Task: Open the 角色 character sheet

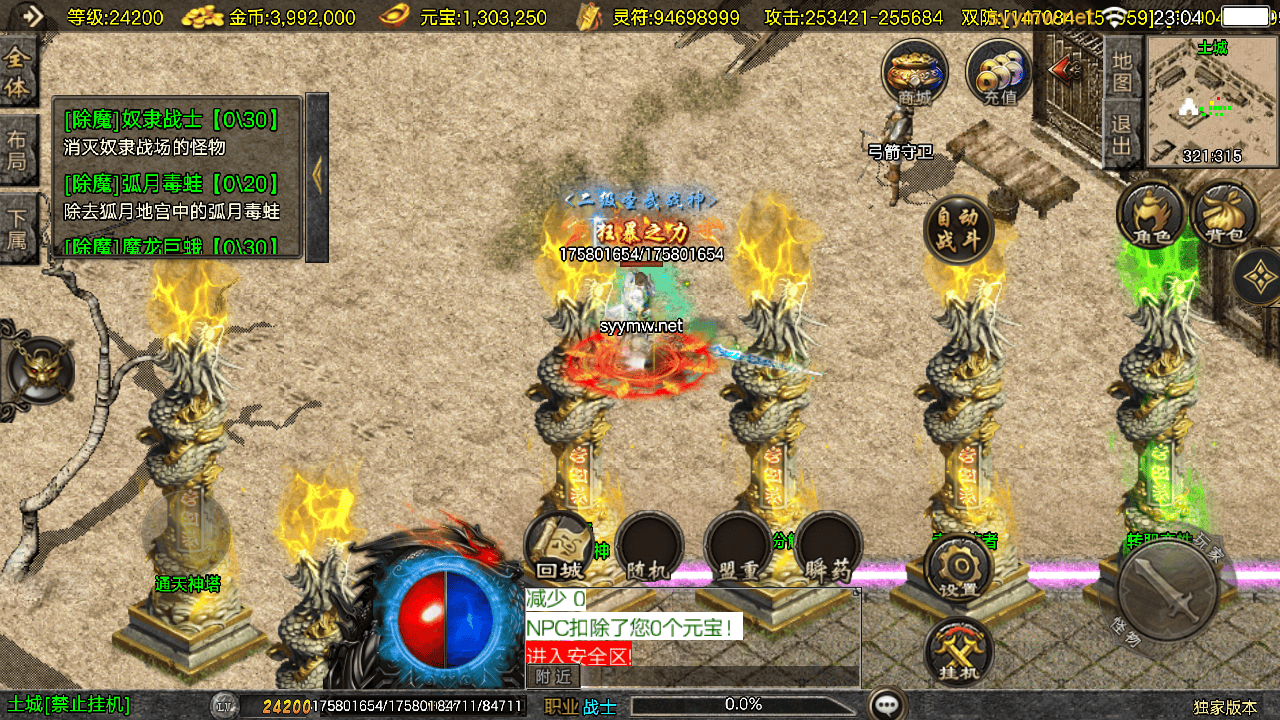Action: pyautogui.click(x=1152, y=213)
